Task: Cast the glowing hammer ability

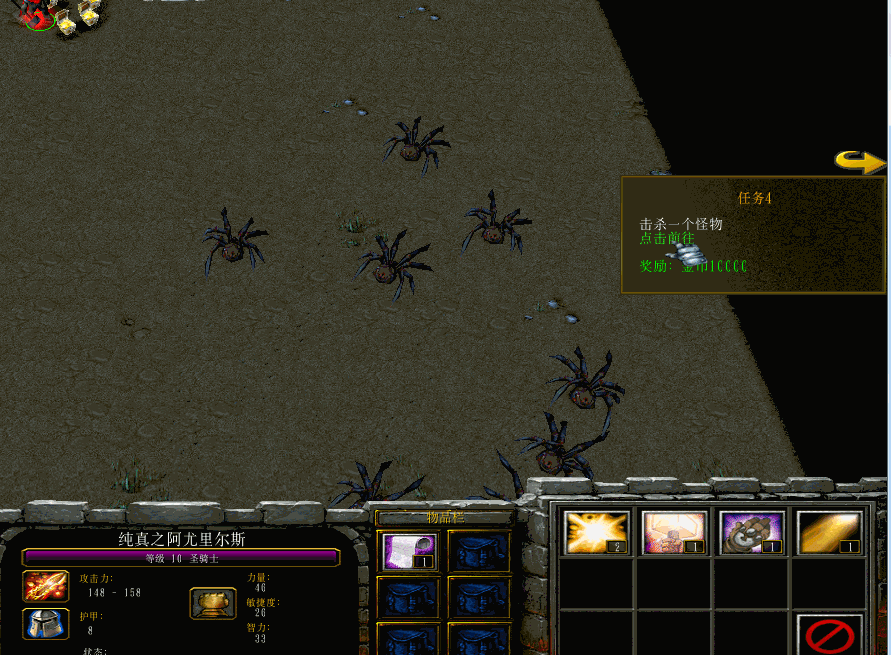Action: click(x=675, y=532)
